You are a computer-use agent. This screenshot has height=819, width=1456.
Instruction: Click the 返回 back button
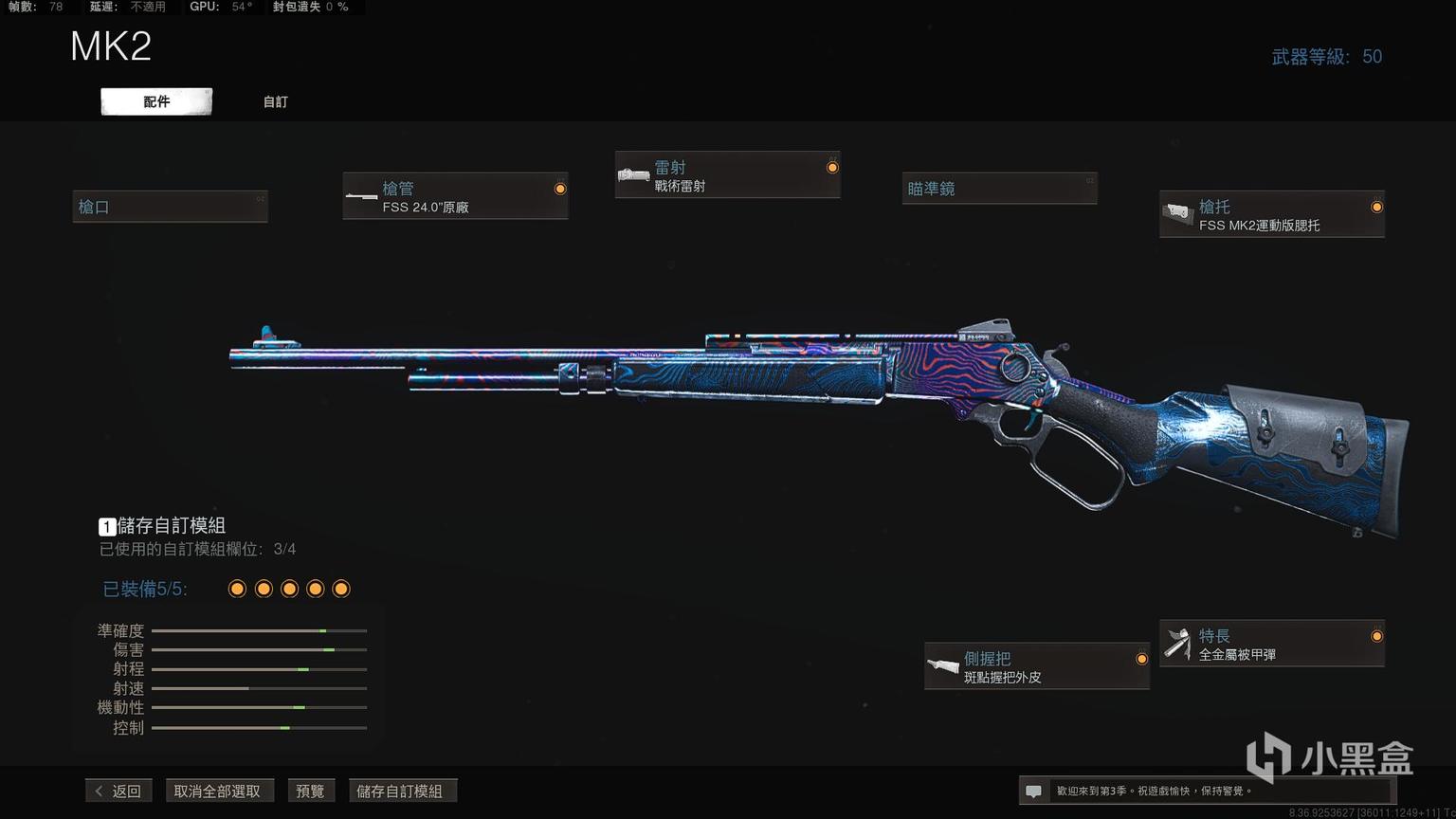(x=119, y=791)
